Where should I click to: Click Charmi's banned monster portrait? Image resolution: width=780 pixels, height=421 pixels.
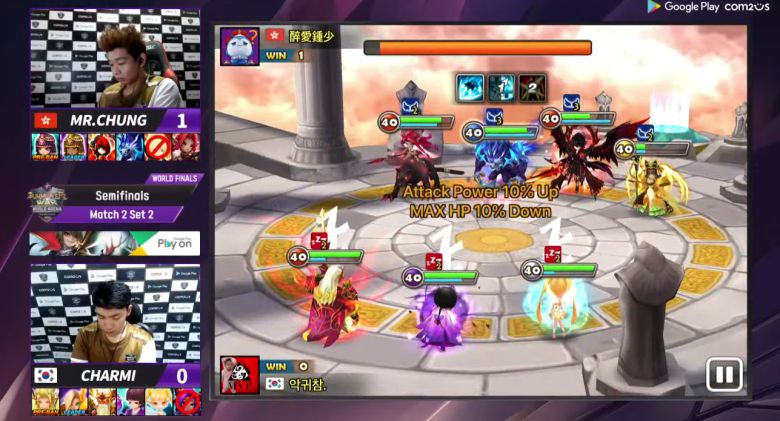click(186, 401)
